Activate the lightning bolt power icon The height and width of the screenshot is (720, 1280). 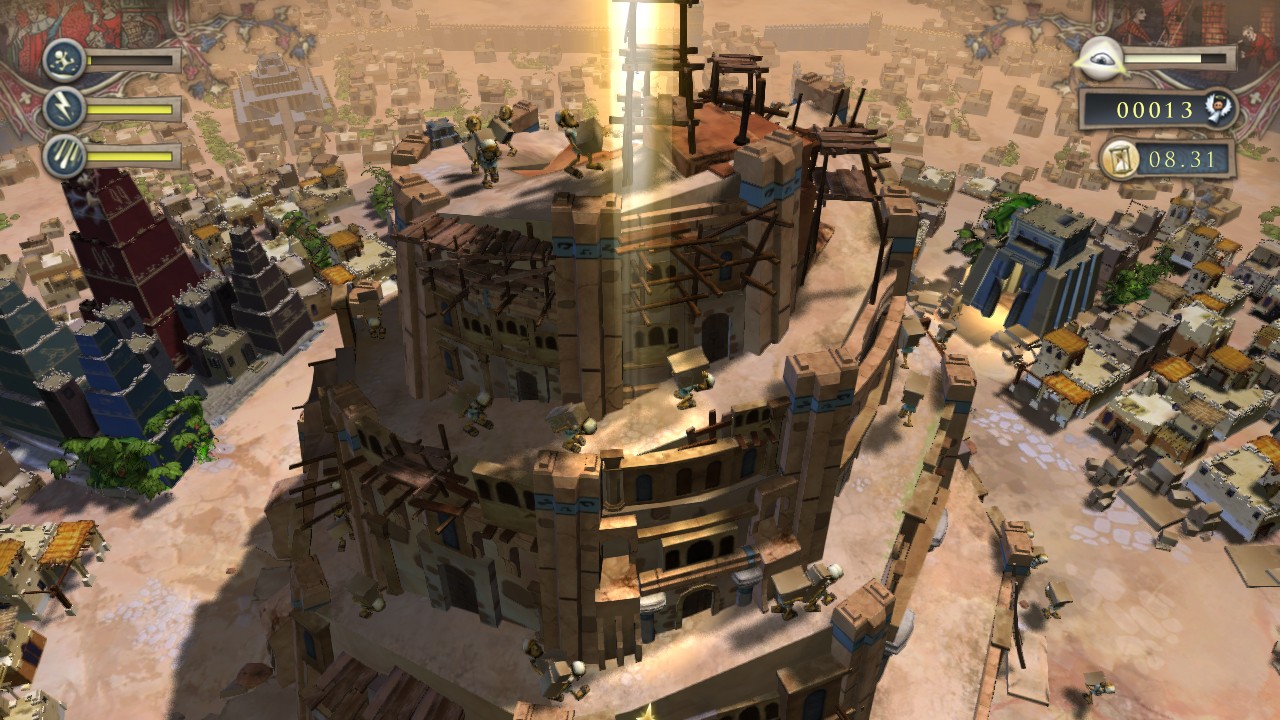61,107
